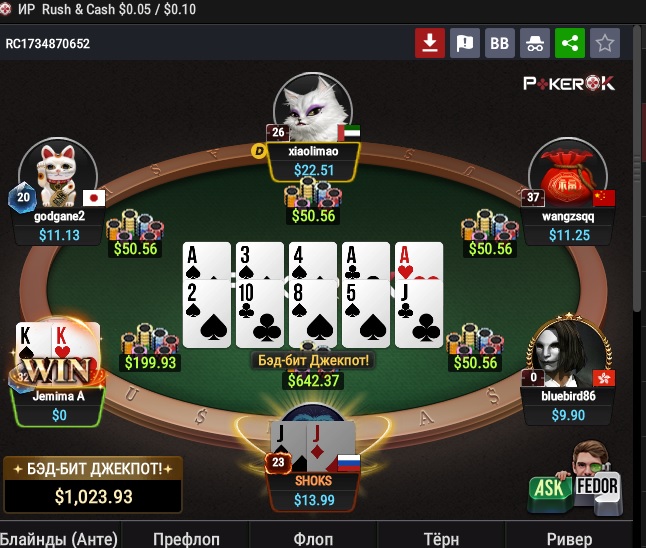
Task: Open the Блайнды (Анте) tab
Action: click(59, 538)
